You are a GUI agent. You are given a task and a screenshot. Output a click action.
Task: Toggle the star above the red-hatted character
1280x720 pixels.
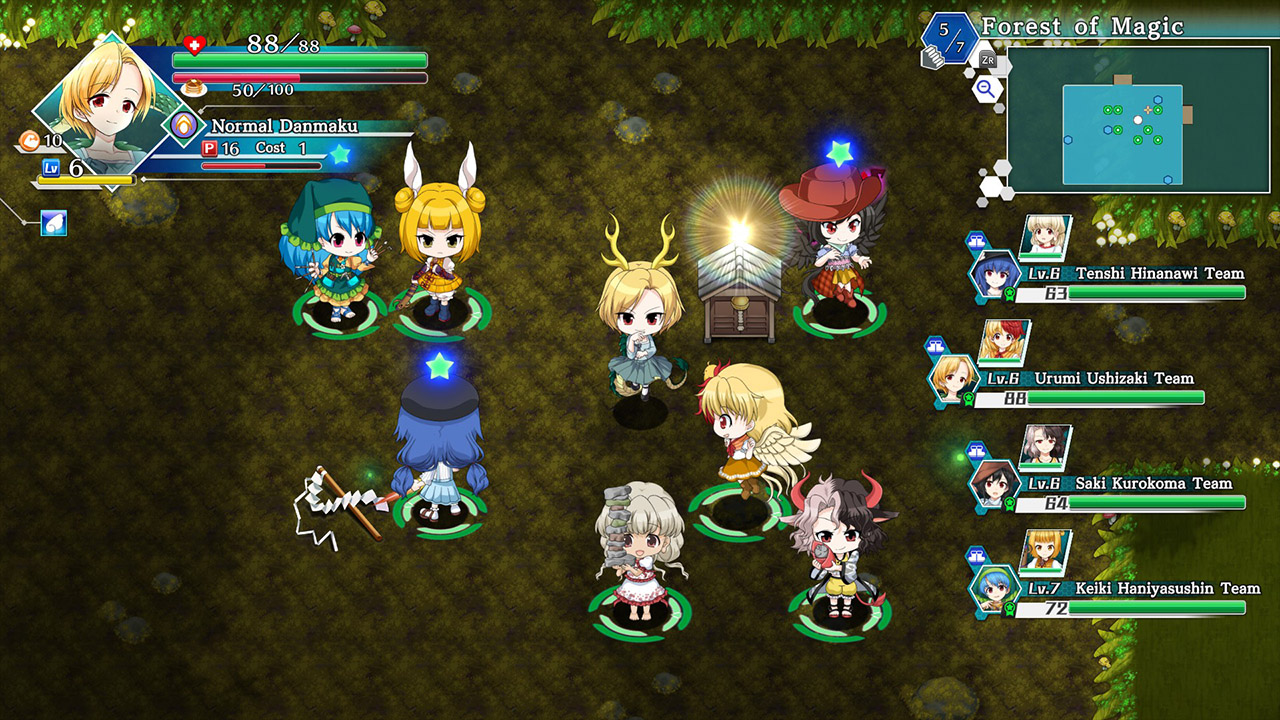[x=841, y=151]
